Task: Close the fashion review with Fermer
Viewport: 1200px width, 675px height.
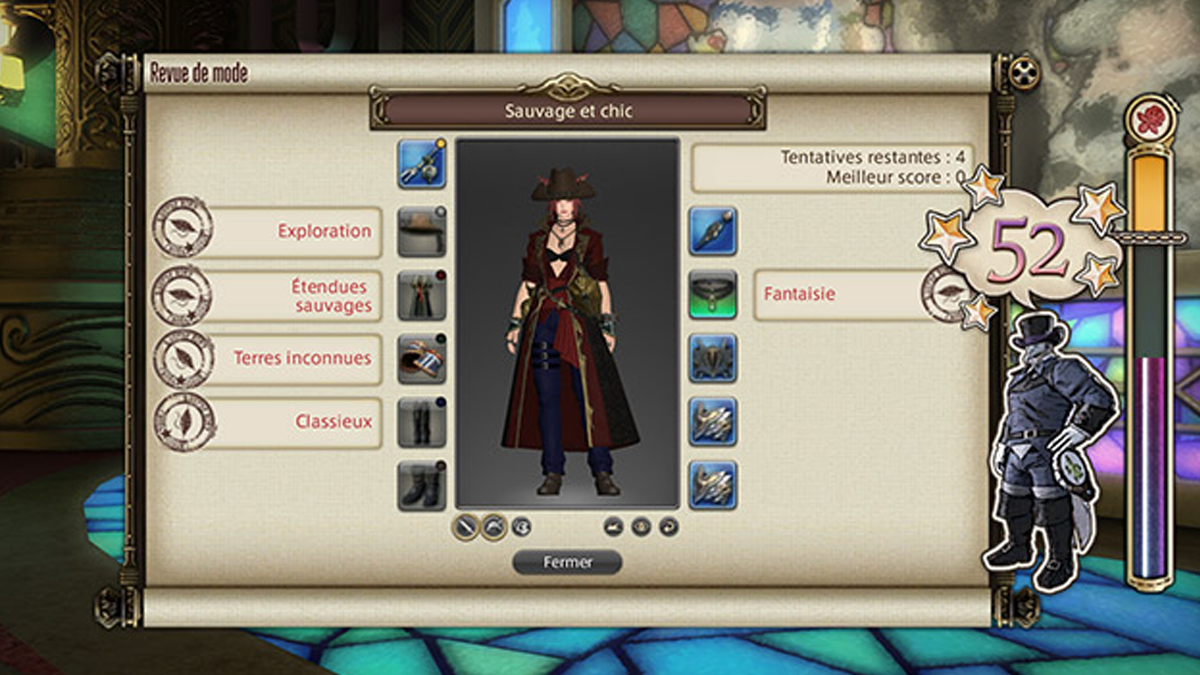Action: (567, 562)
